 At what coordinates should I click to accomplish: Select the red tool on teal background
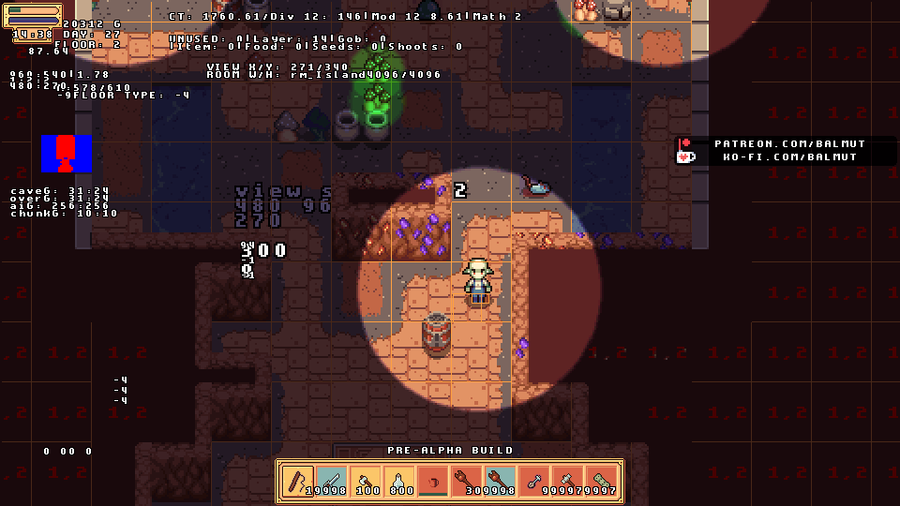(501, 481)
